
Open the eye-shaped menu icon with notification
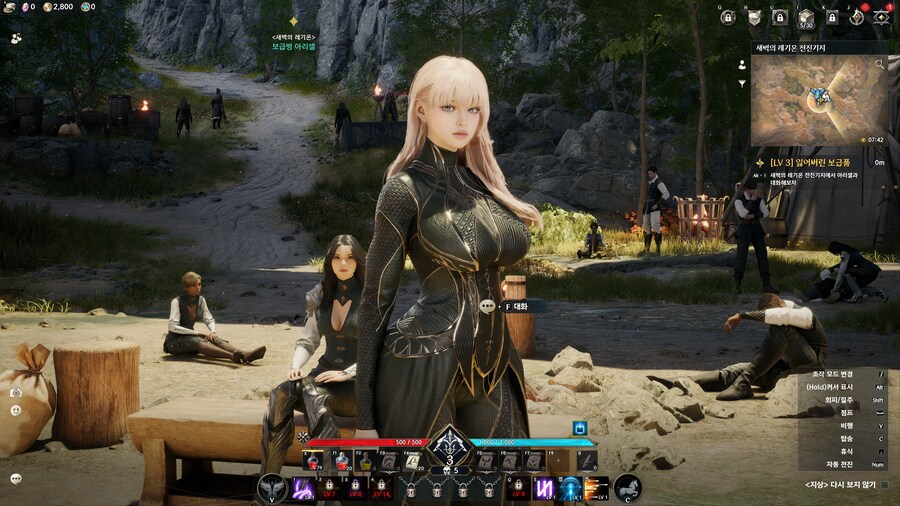(x=882, y=17)
